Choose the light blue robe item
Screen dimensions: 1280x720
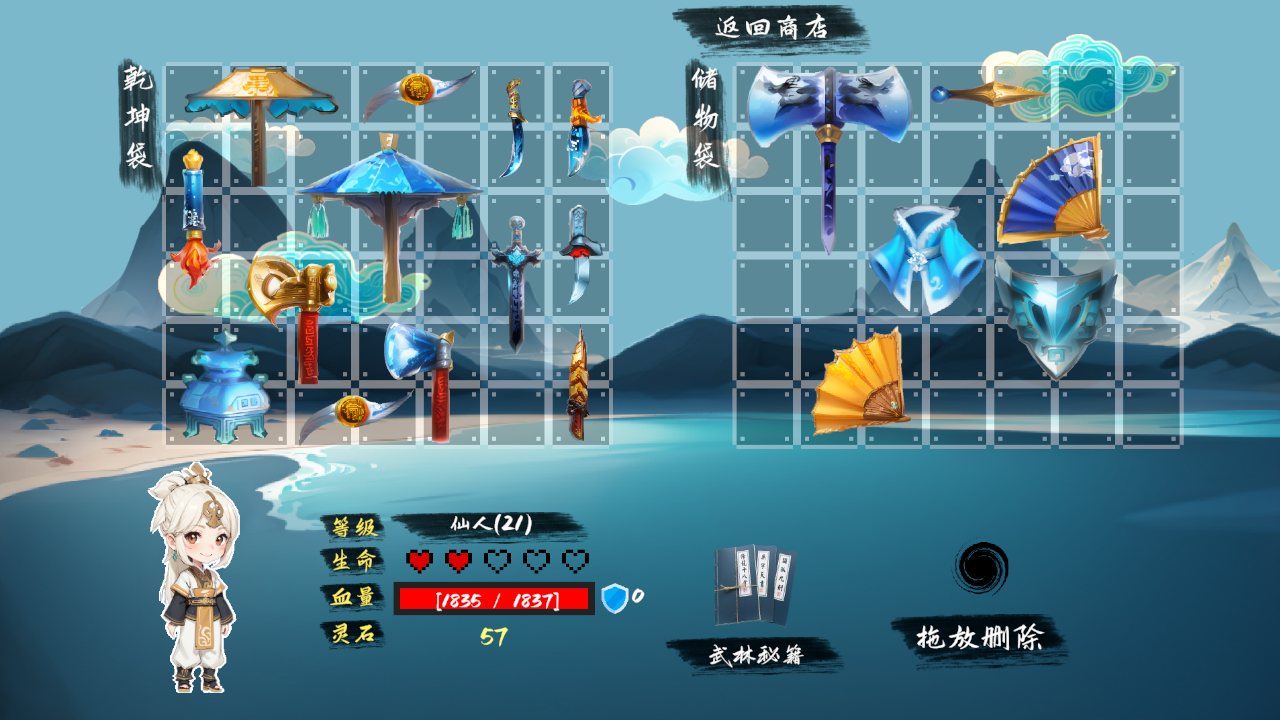coord(924,258)
